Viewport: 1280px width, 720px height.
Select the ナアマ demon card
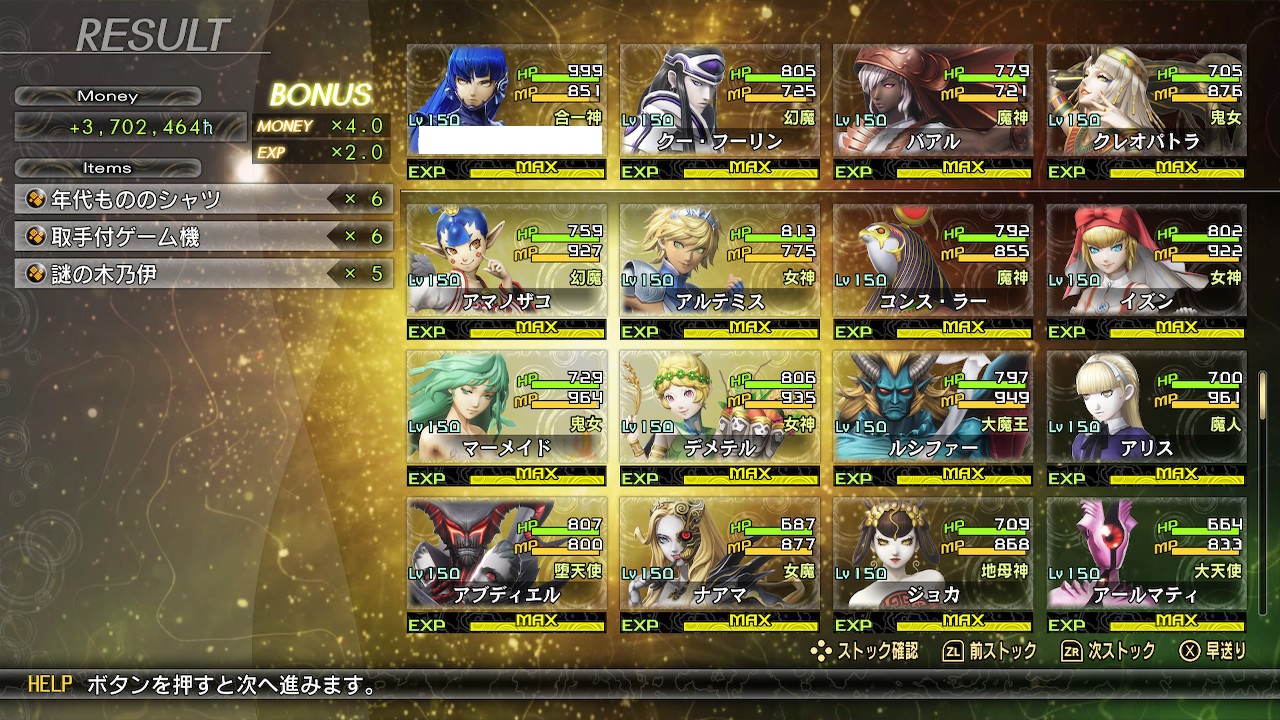pos(719,565)
